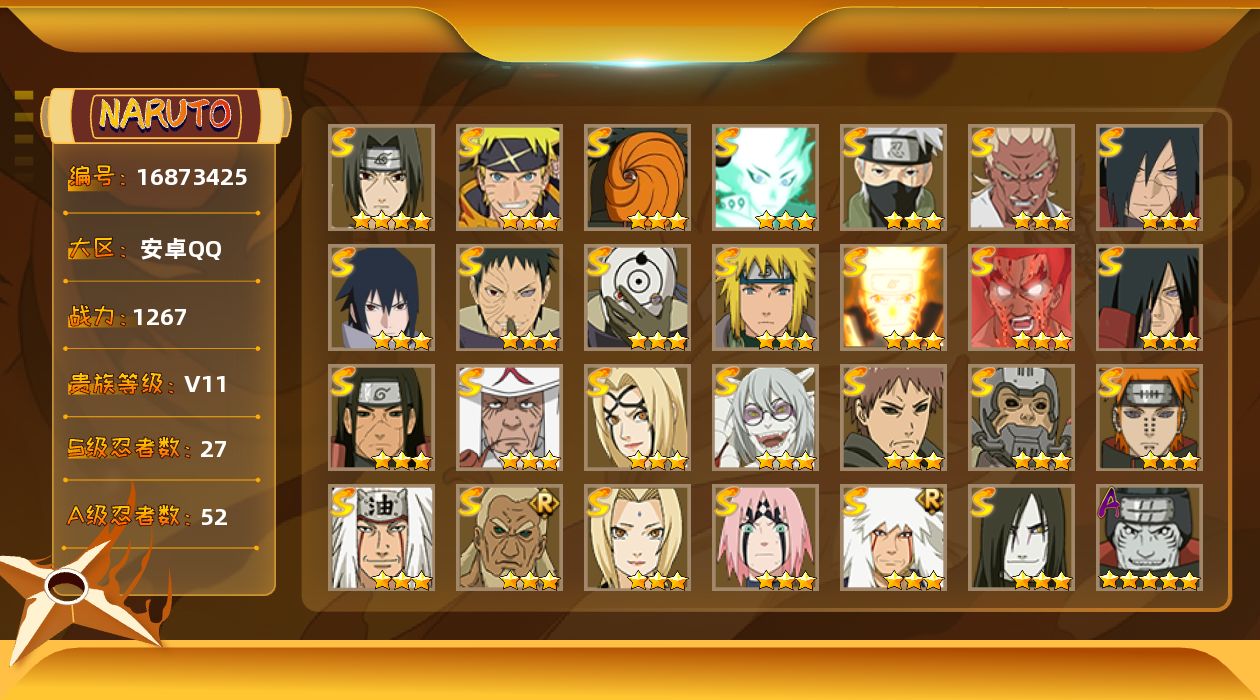Choose the red Eight Gates Guy tile

point(1021,298)
